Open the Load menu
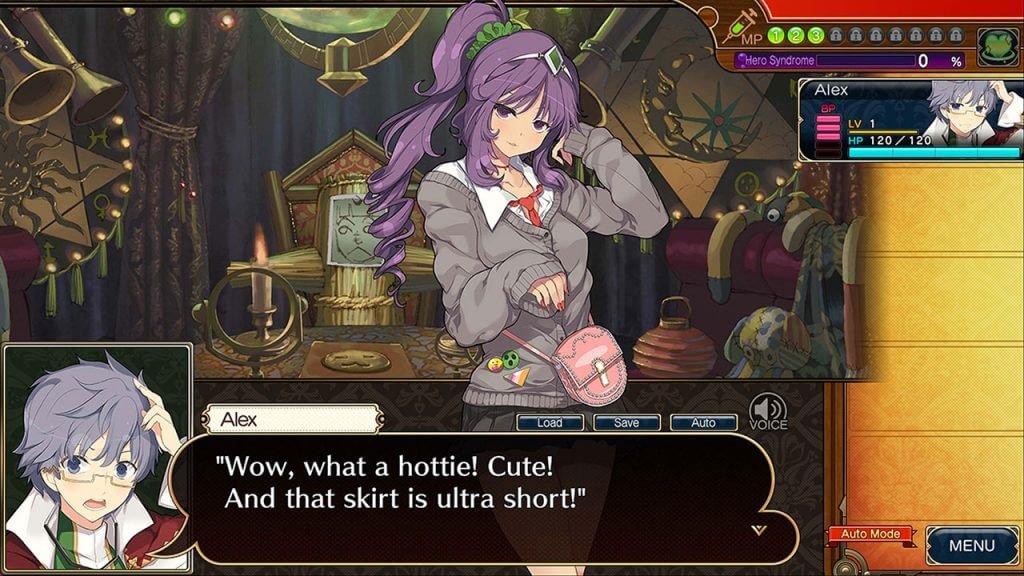The image size is (1024, 576). point(549,423)
